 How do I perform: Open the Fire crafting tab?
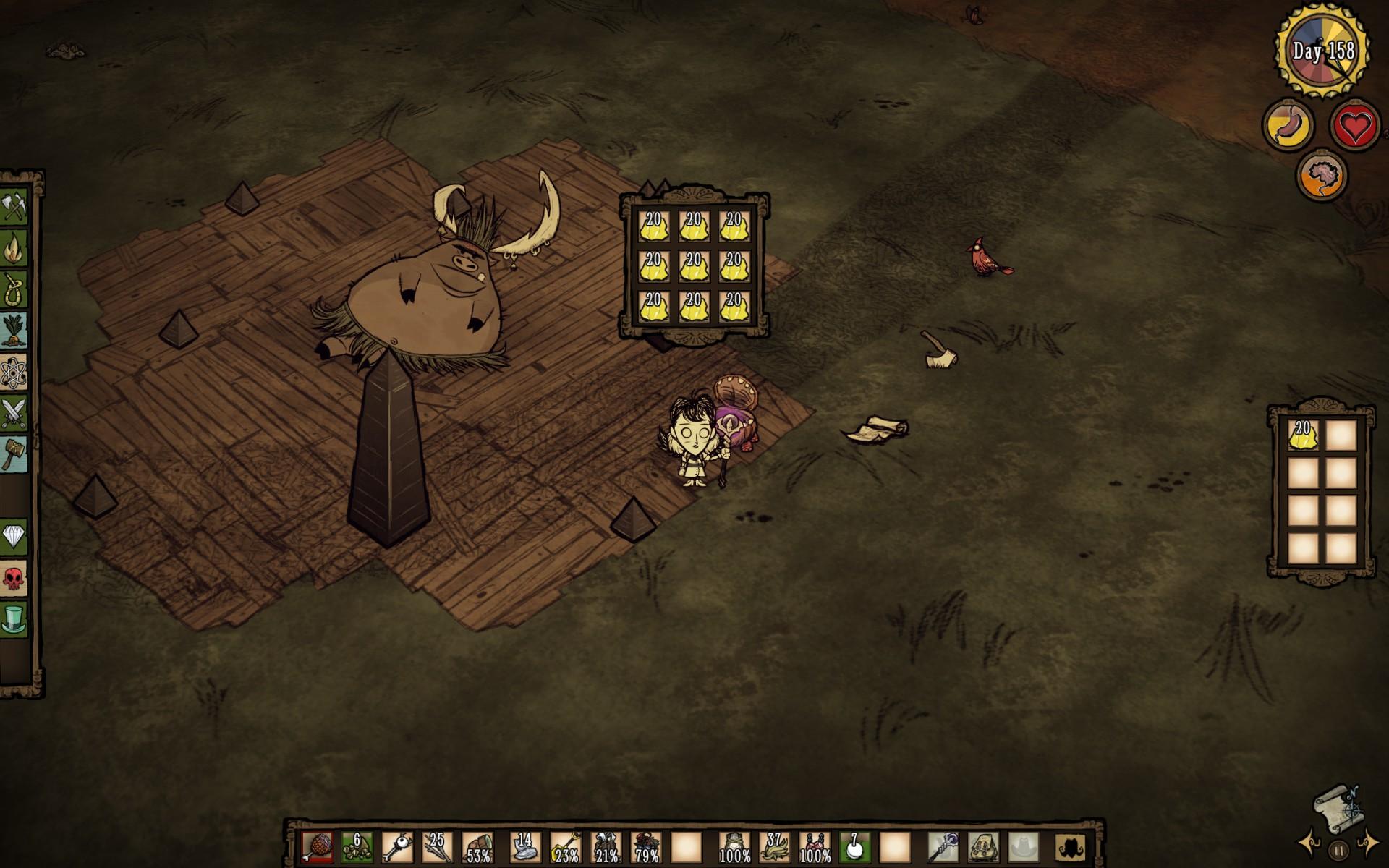pos(14,249)
